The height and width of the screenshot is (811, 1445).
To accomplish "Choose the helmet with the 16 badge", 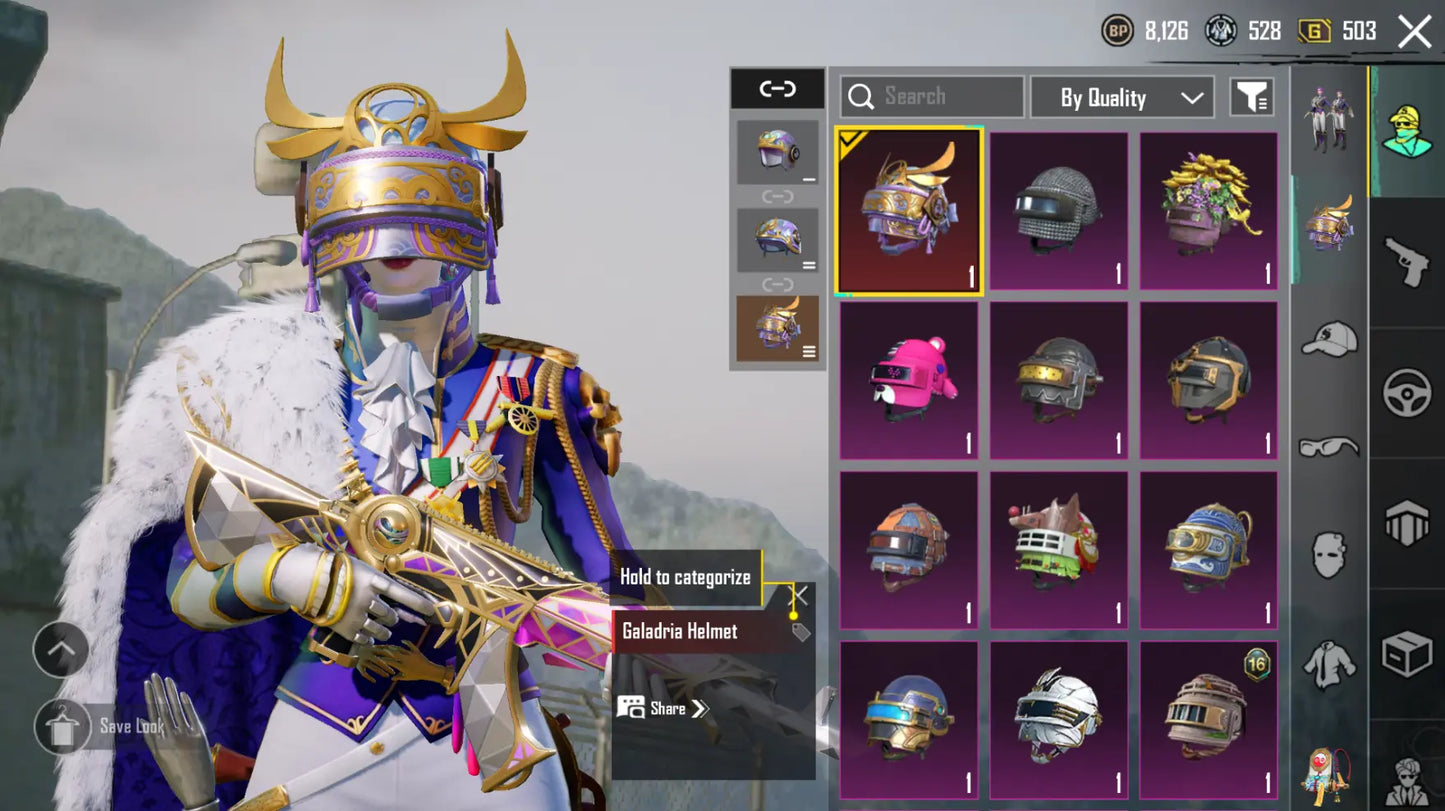I will 1209,719.
